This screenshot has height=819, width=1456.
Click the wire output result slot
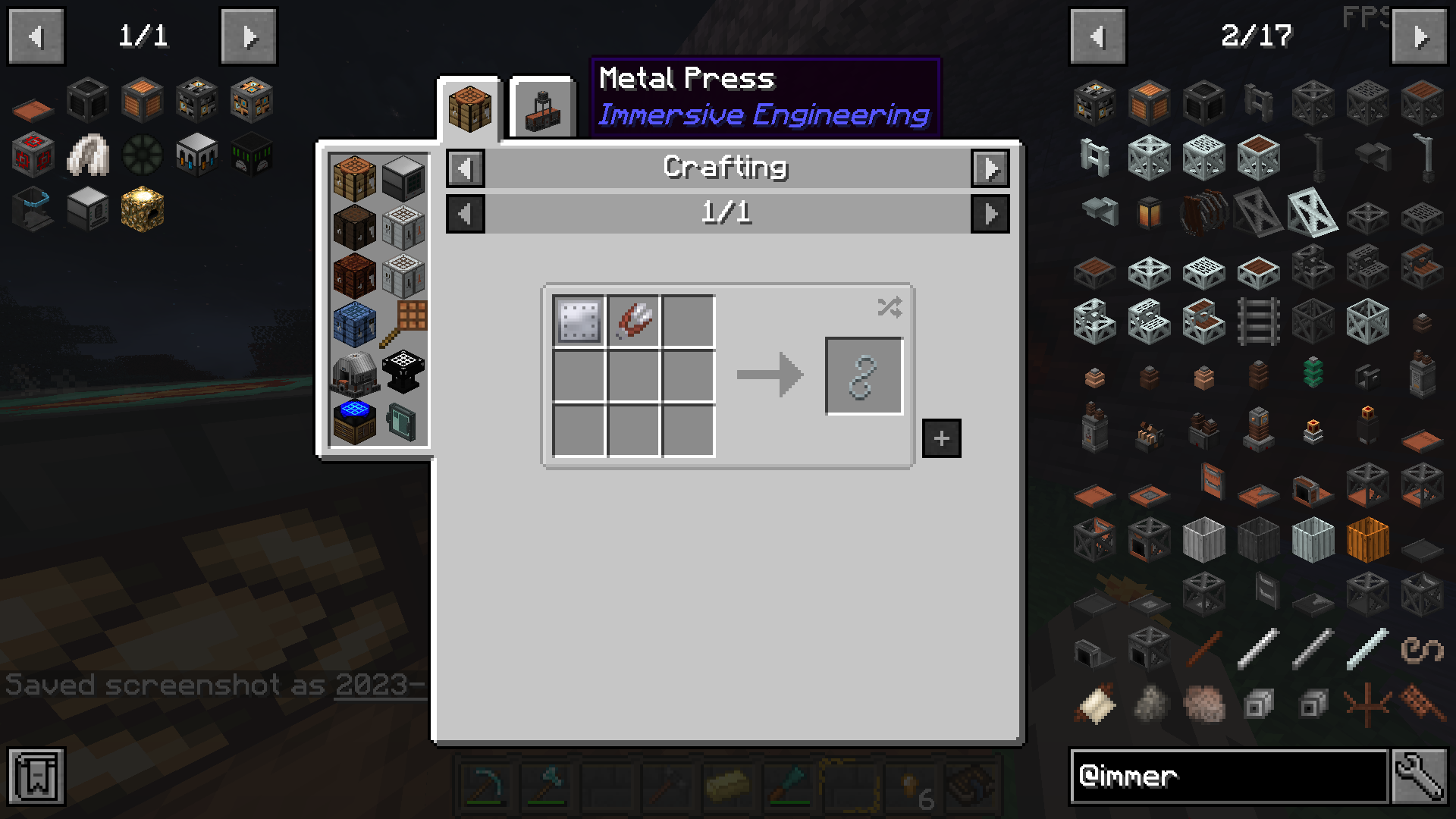864,376
